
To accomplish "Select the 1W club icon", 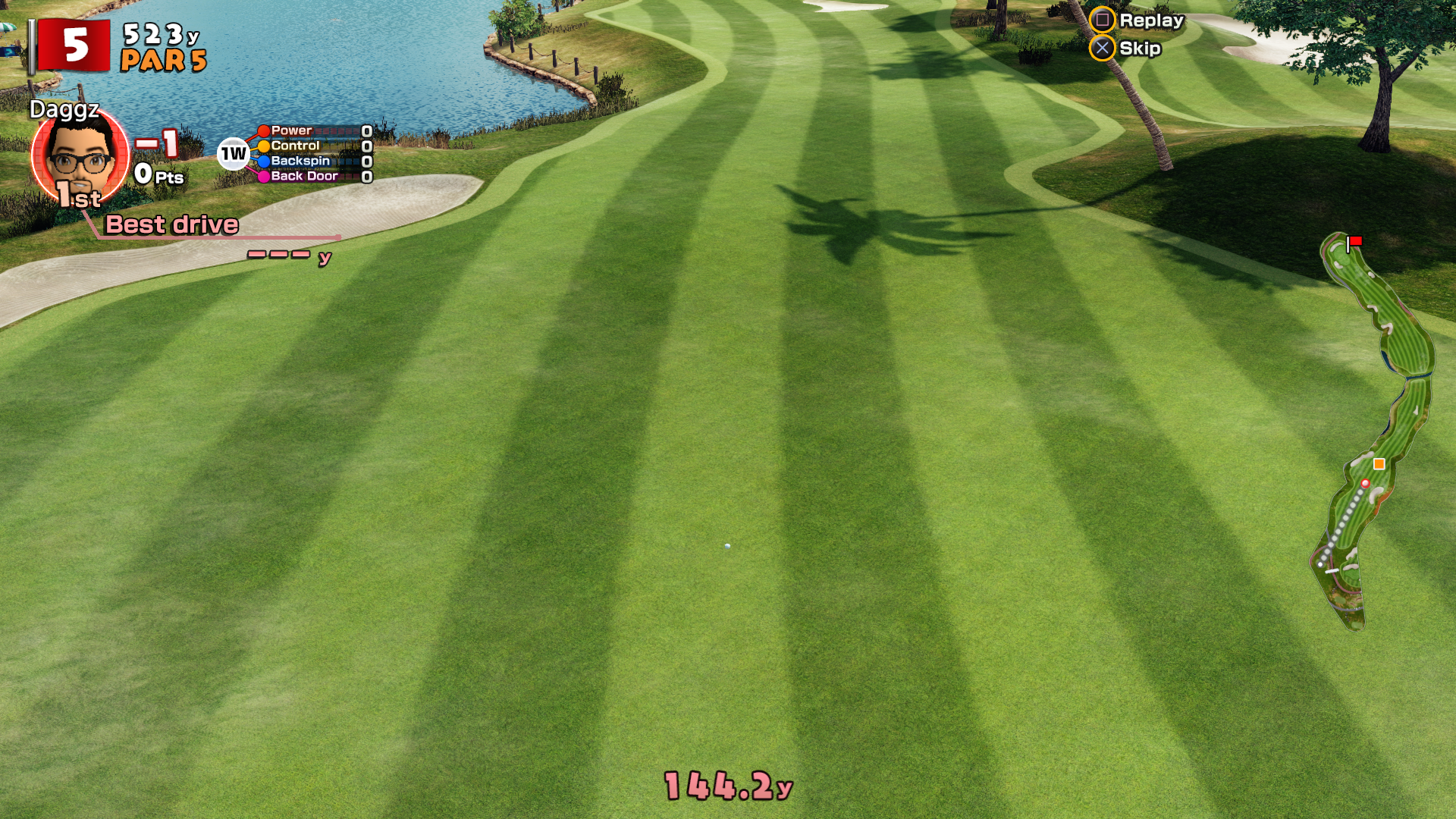I will [234, 154].
